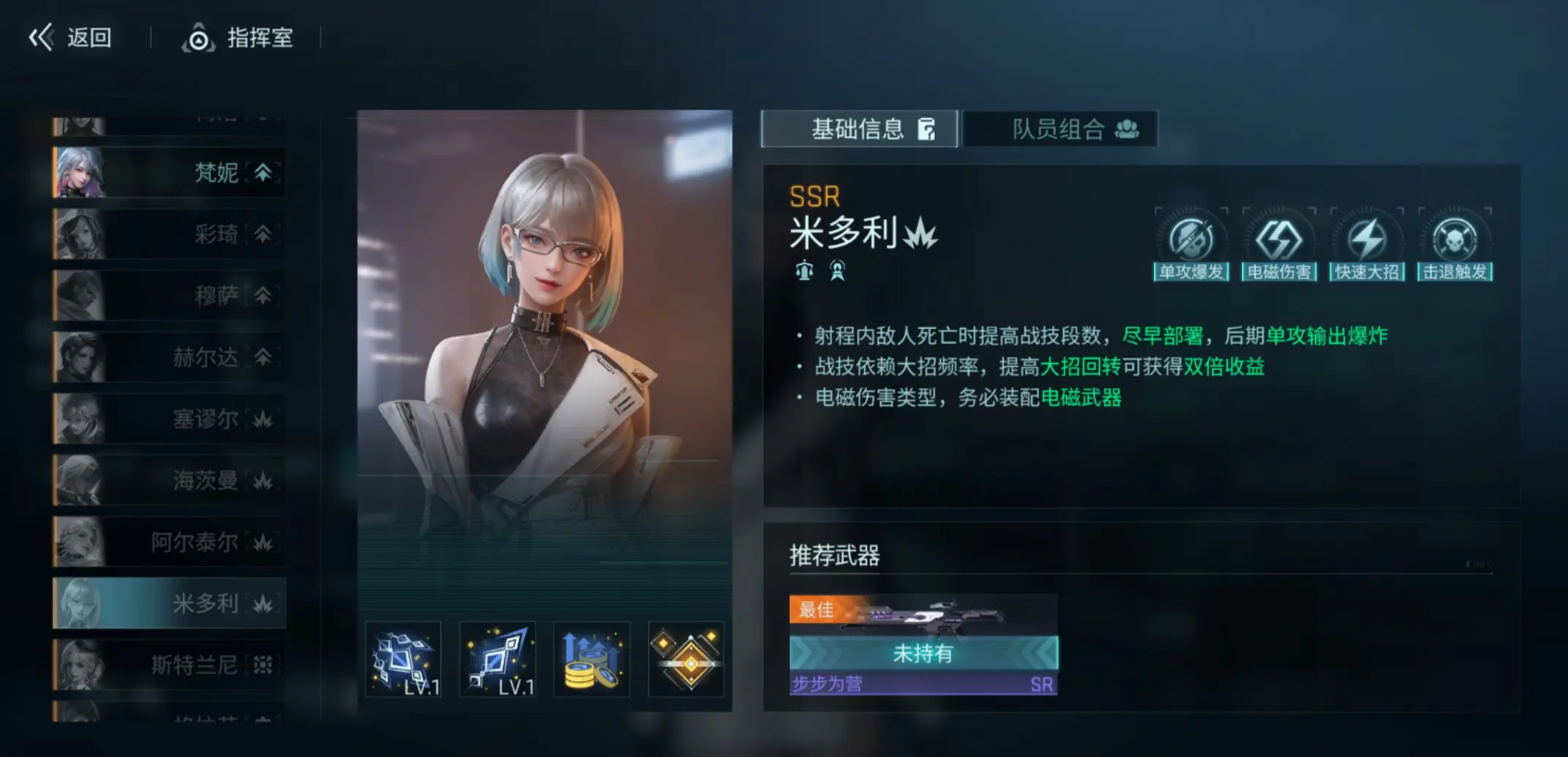
Task: Tap the 快速大招 trait icon
Action: click(x=1367, y=244)
